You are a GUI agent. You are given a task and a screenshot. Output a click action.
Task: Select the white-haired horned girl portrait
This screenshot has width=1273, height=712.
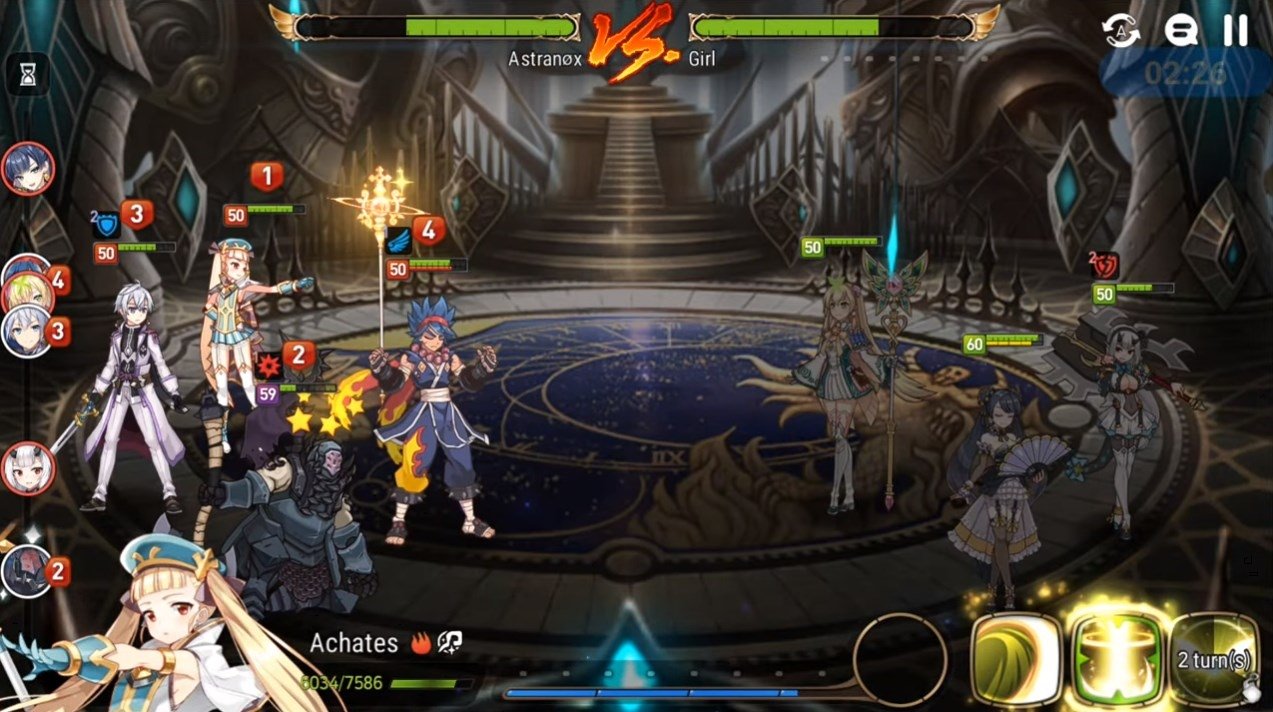coord(28,468)
